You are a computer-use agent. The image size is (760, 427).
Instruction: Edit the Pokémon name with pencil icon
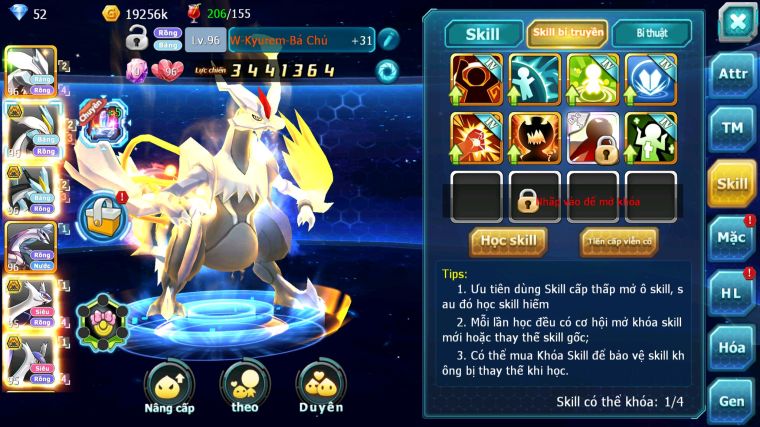pyautogui.click(x=389, y=40)
